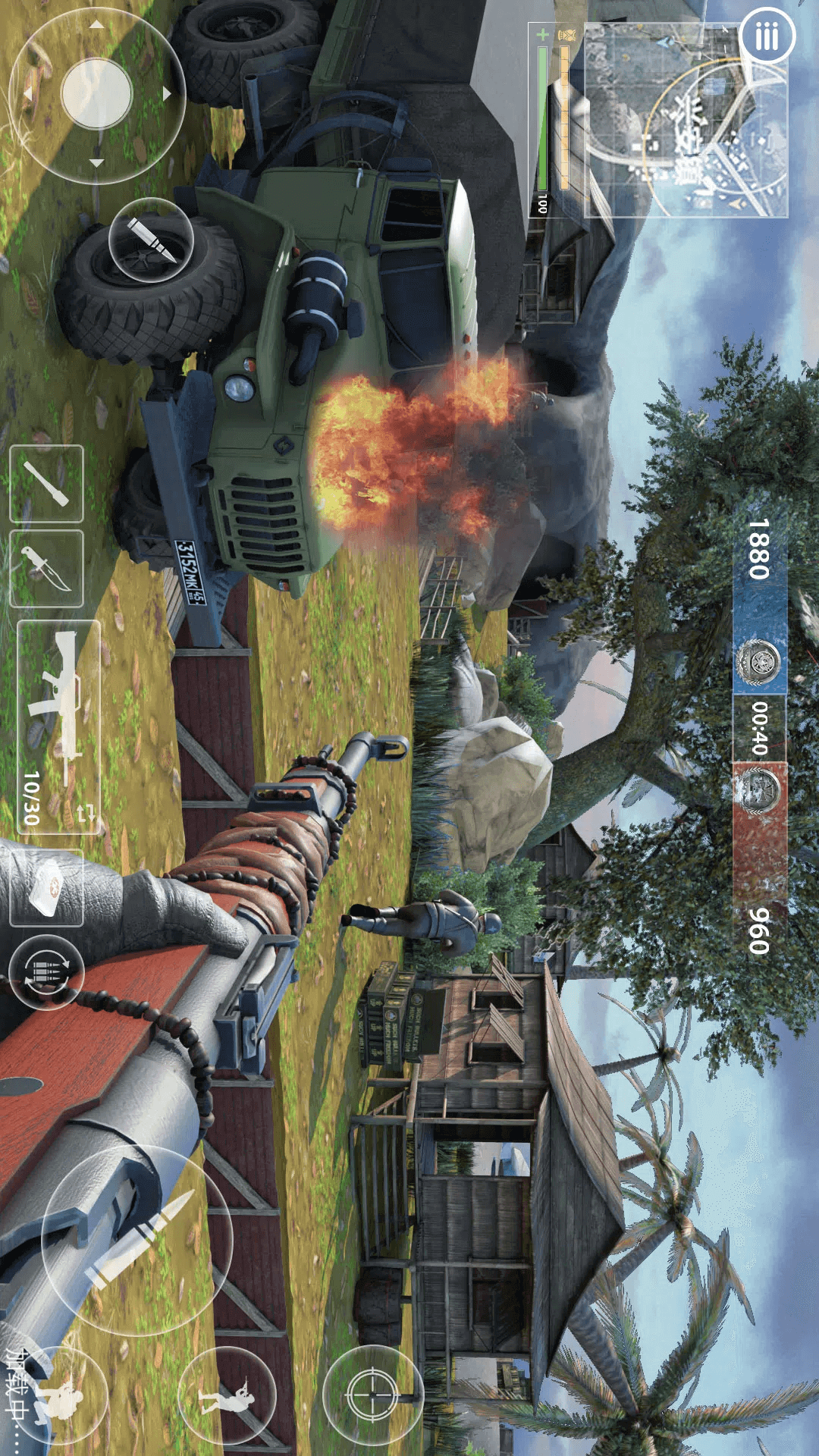The image size is (819, 1456).
Task: Tap the standing soldier stance button
Action: point(227,1395)
